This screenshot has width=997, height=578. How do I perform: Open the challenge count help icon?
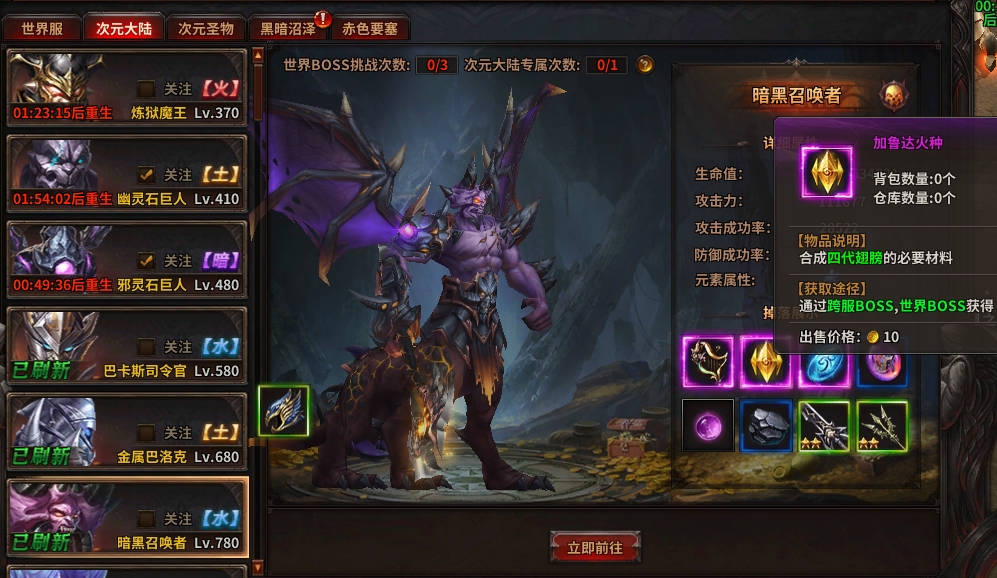point(646,65)
